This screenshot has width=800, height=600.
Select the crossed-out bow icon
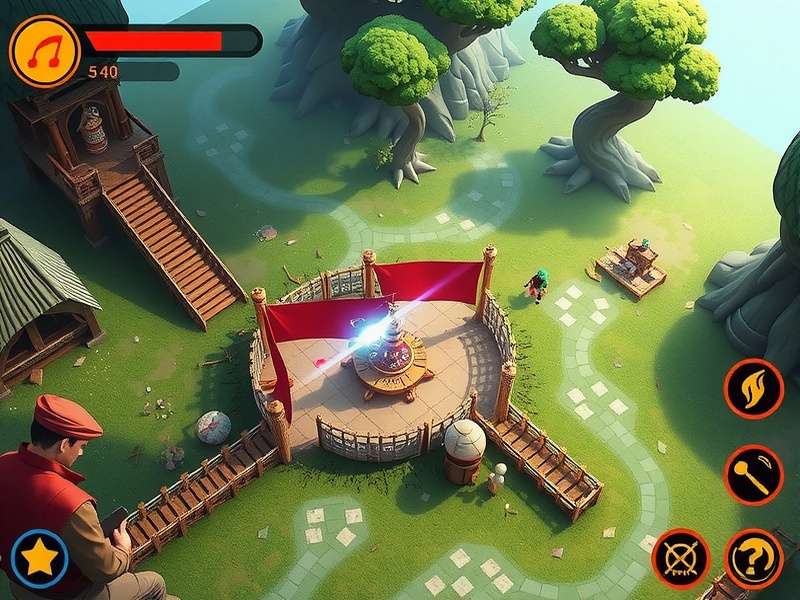point(681,558)
